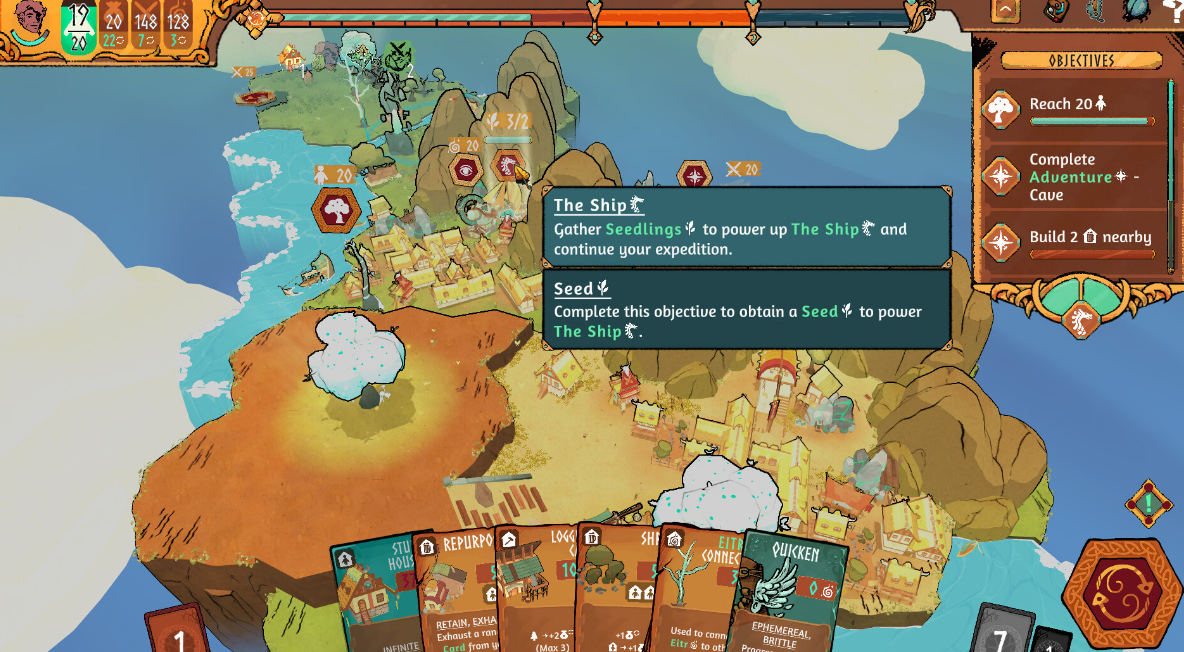The height and width of the screenshot is (652, 1184).
Task: Open the help question mark icon
Action: 1173,10
